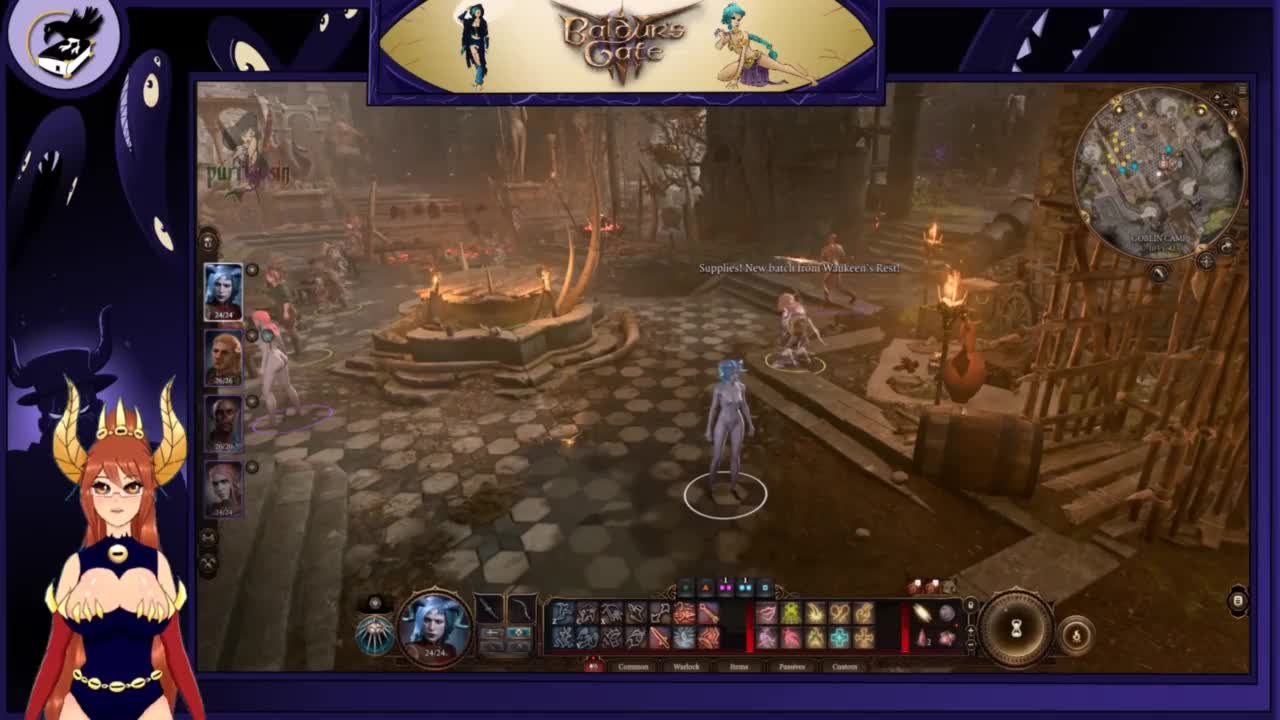Open the Goblin Camp minimap

[x=1158, y=170]
